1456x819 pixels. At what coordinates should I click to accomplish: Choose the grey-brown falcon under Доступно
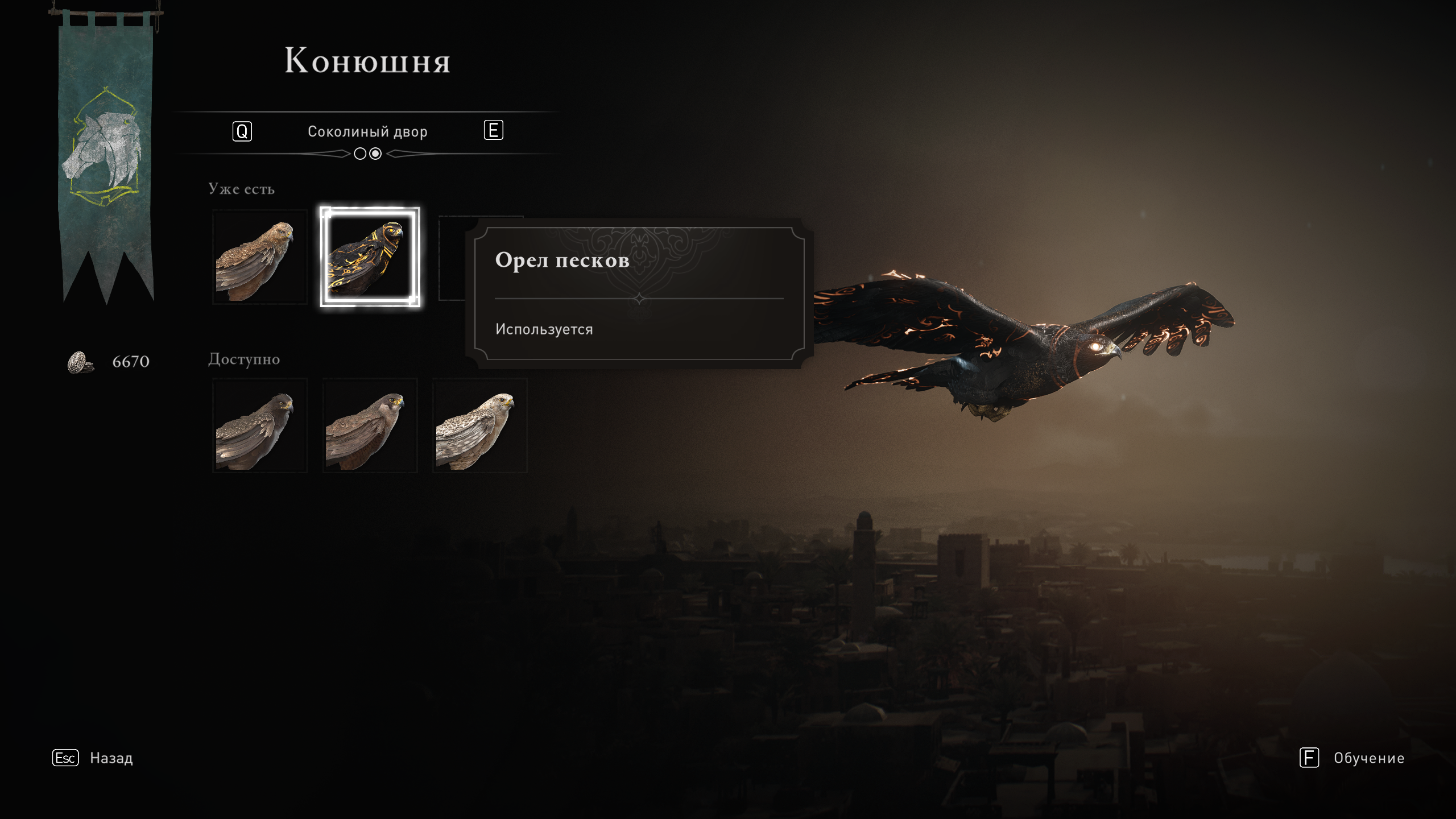point(370,425)
